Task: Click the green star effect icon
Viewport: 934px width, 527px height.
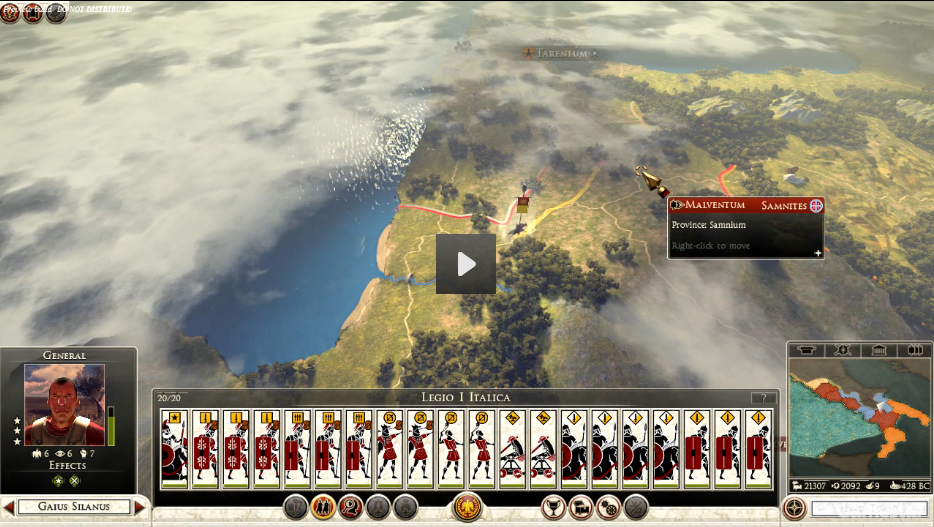Action: pyautogui.click(x=57, y=481)
